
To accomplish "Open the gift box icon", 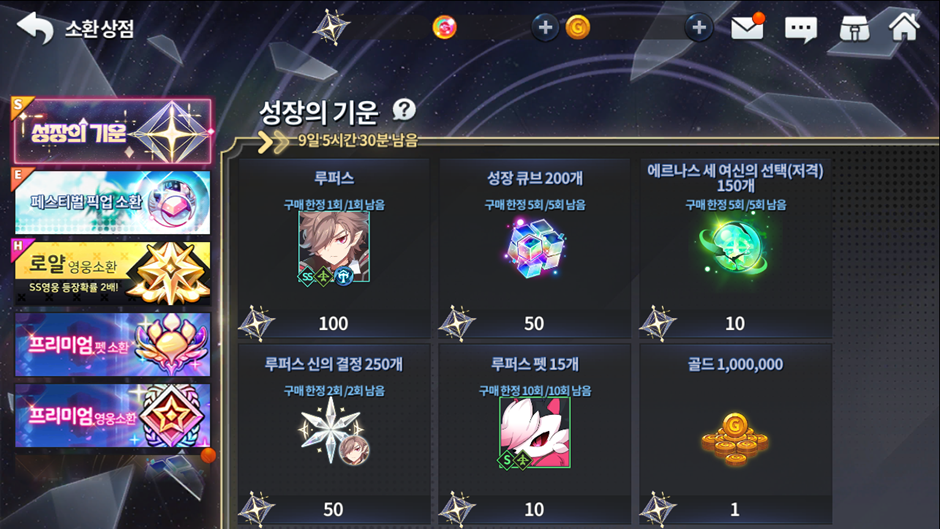I will 853,28.
